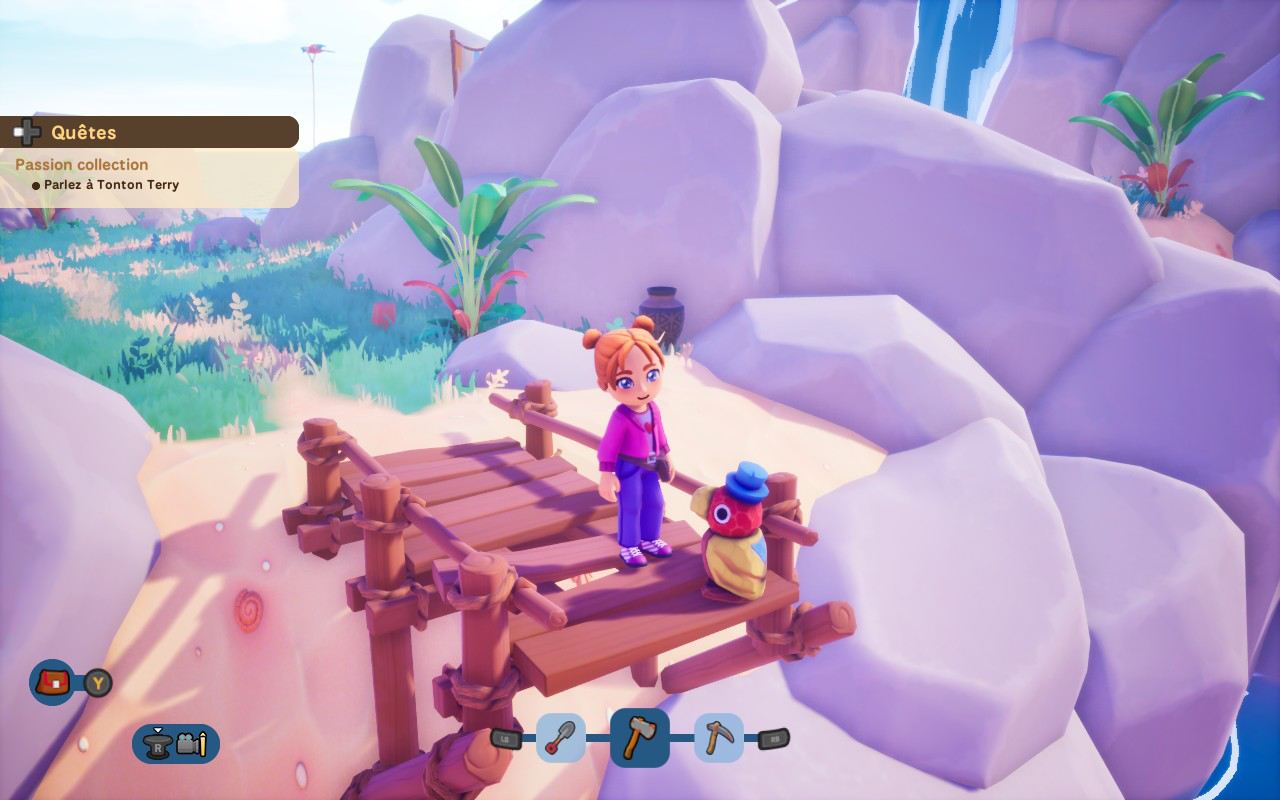Select the shovel tool slot
1280x800 pixels.
561,738
